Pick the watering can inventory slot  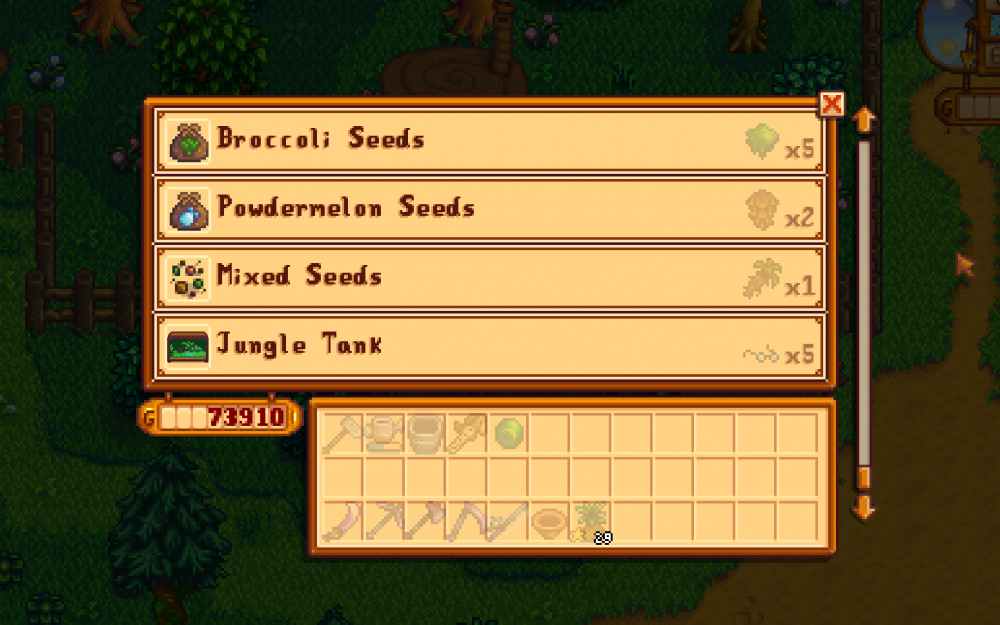[385, 433]
